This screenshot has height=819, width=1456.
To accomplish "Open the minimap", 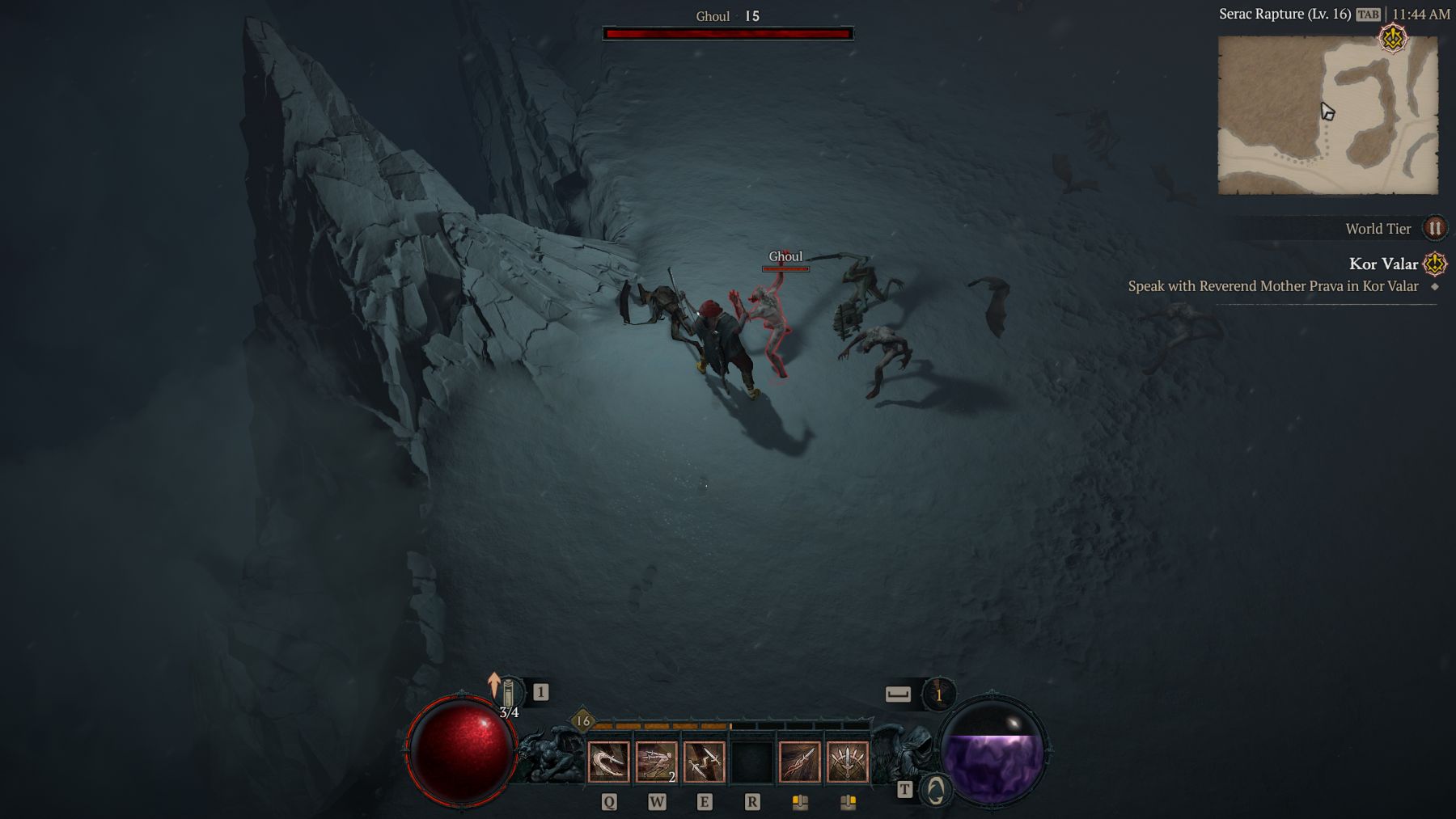I will [x=1327, y=115].
